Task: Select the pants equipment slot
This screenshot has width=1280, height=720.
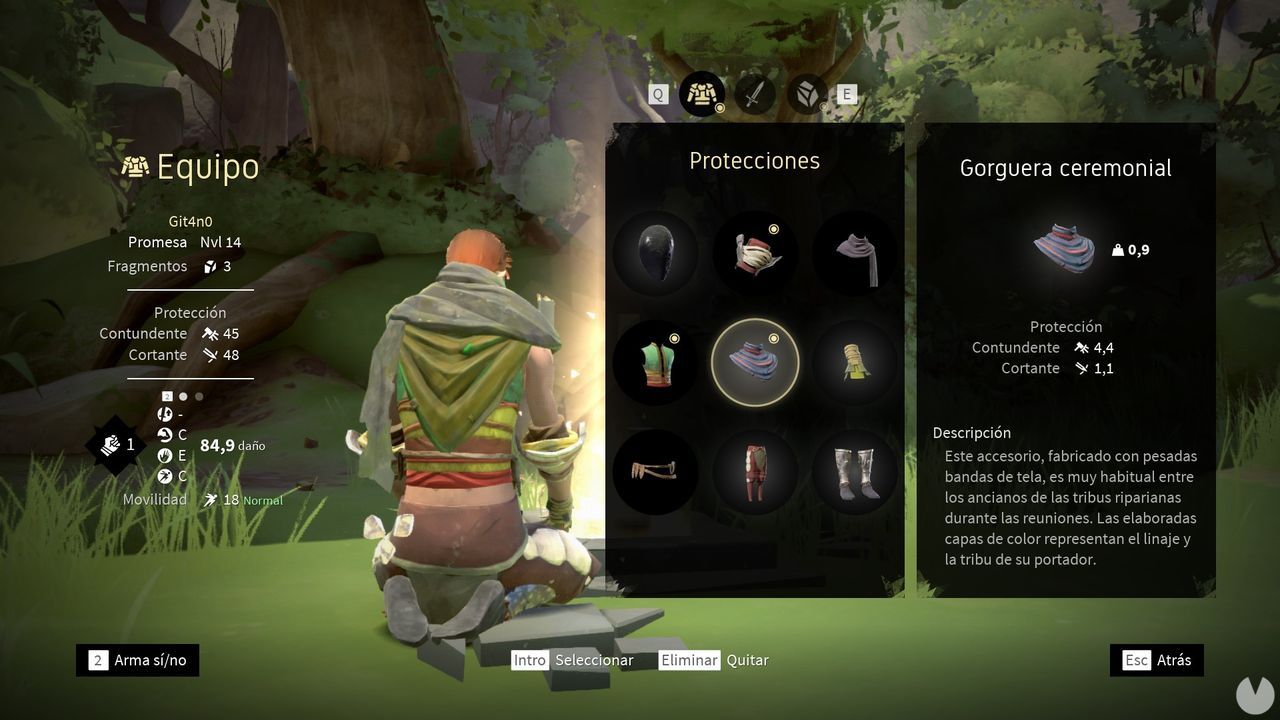Action: [755, 472]
